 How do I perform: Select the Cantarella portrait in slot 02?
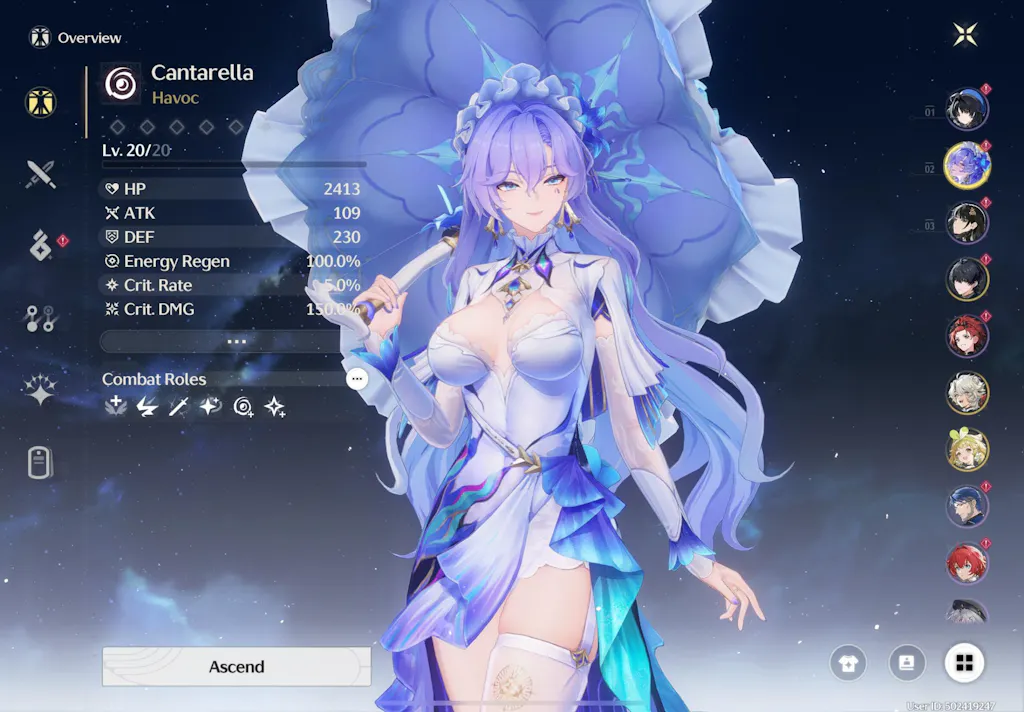[967, 166]
